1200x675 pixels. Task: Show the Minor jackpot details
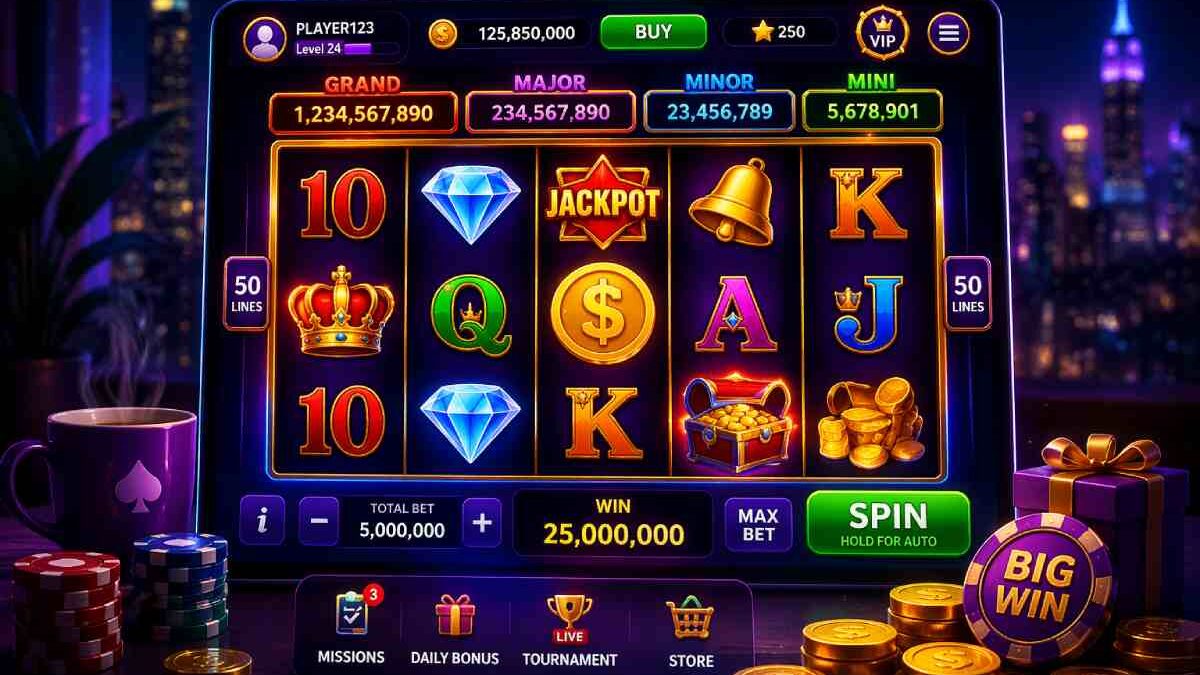[x=719, y=111]
